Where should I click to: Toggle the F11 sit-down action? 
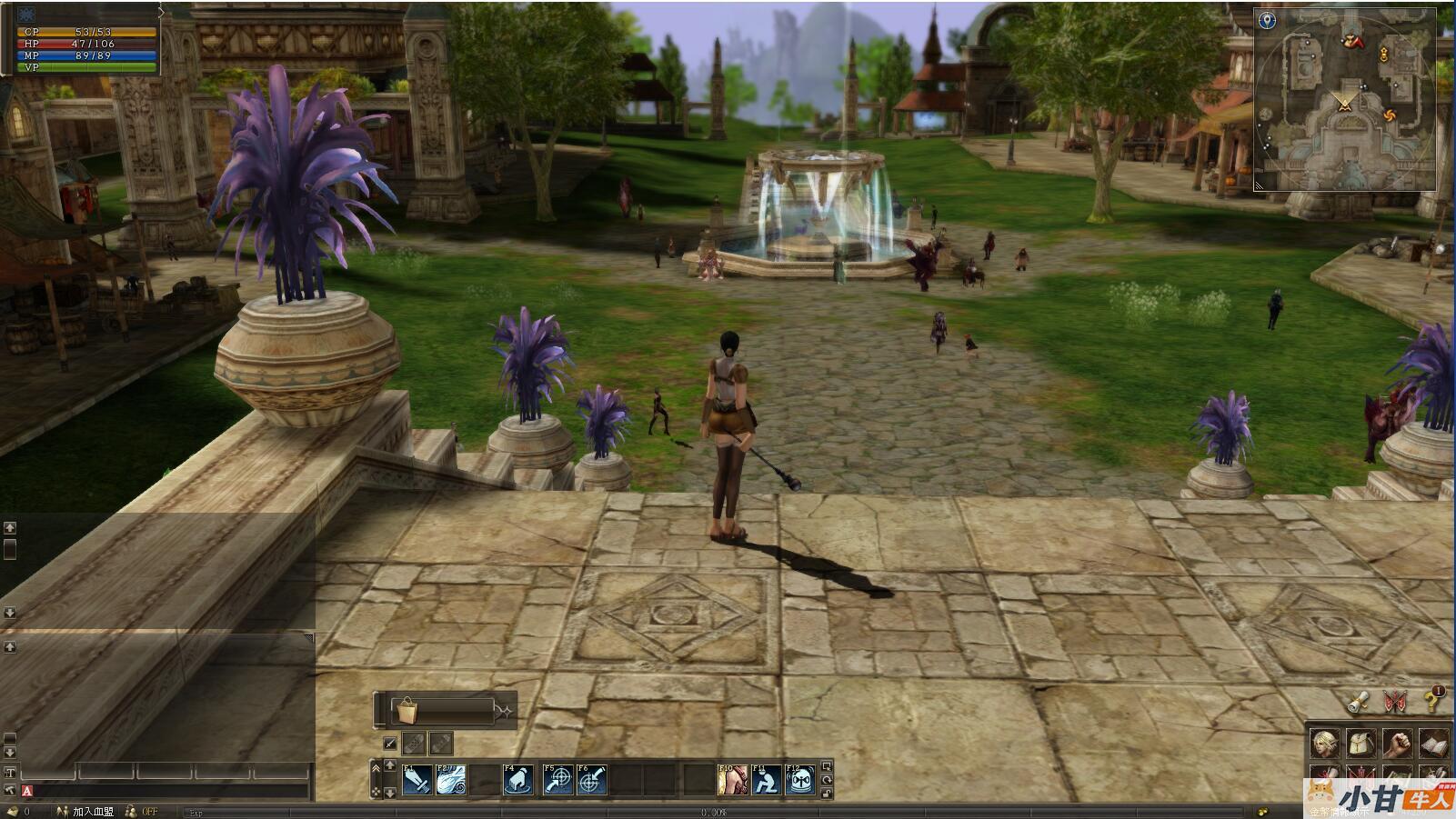pyautogui.click(x=767, y=780)
